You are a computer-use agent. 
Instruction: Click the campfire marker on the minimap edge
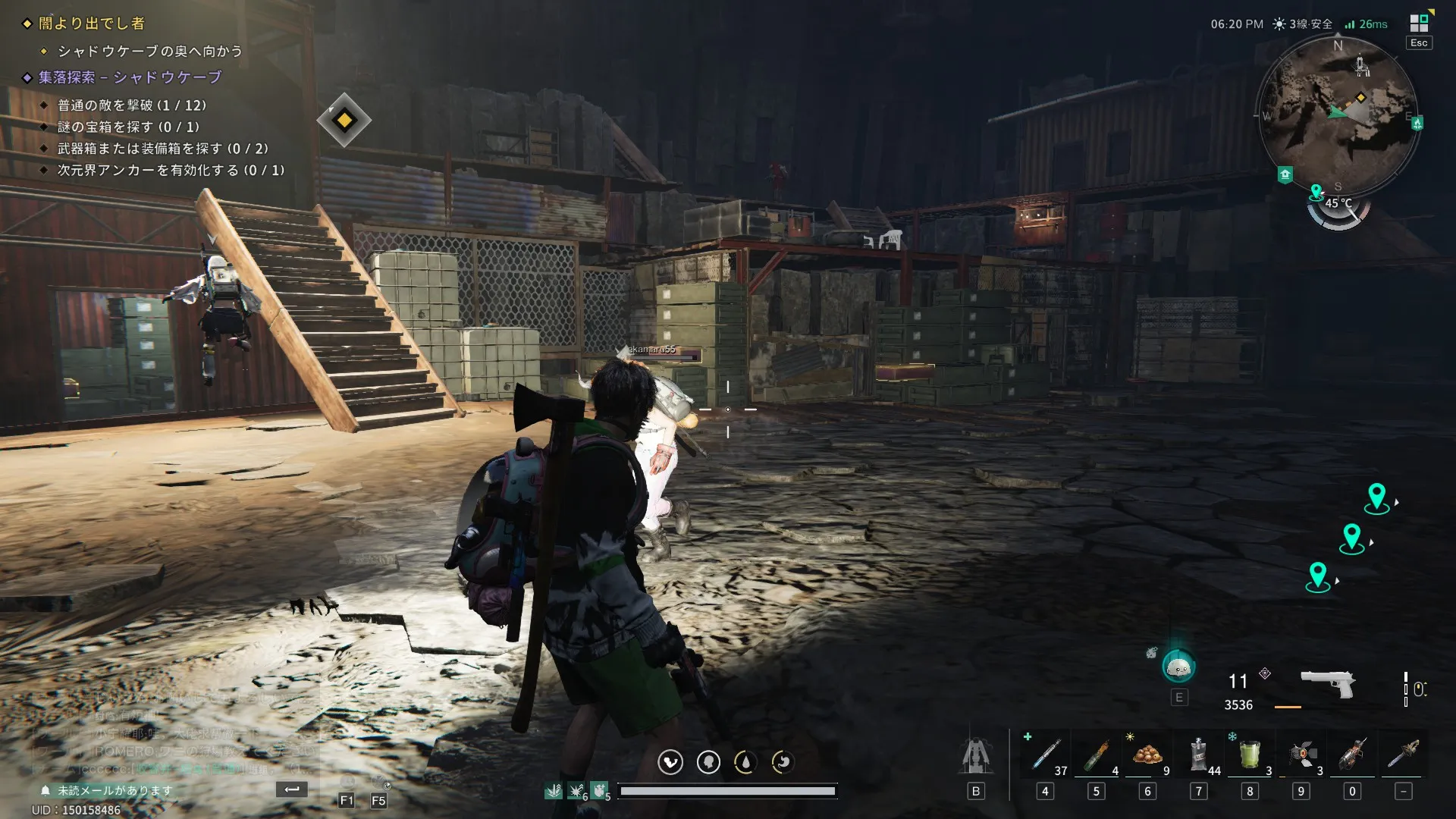click(1417, 123)
